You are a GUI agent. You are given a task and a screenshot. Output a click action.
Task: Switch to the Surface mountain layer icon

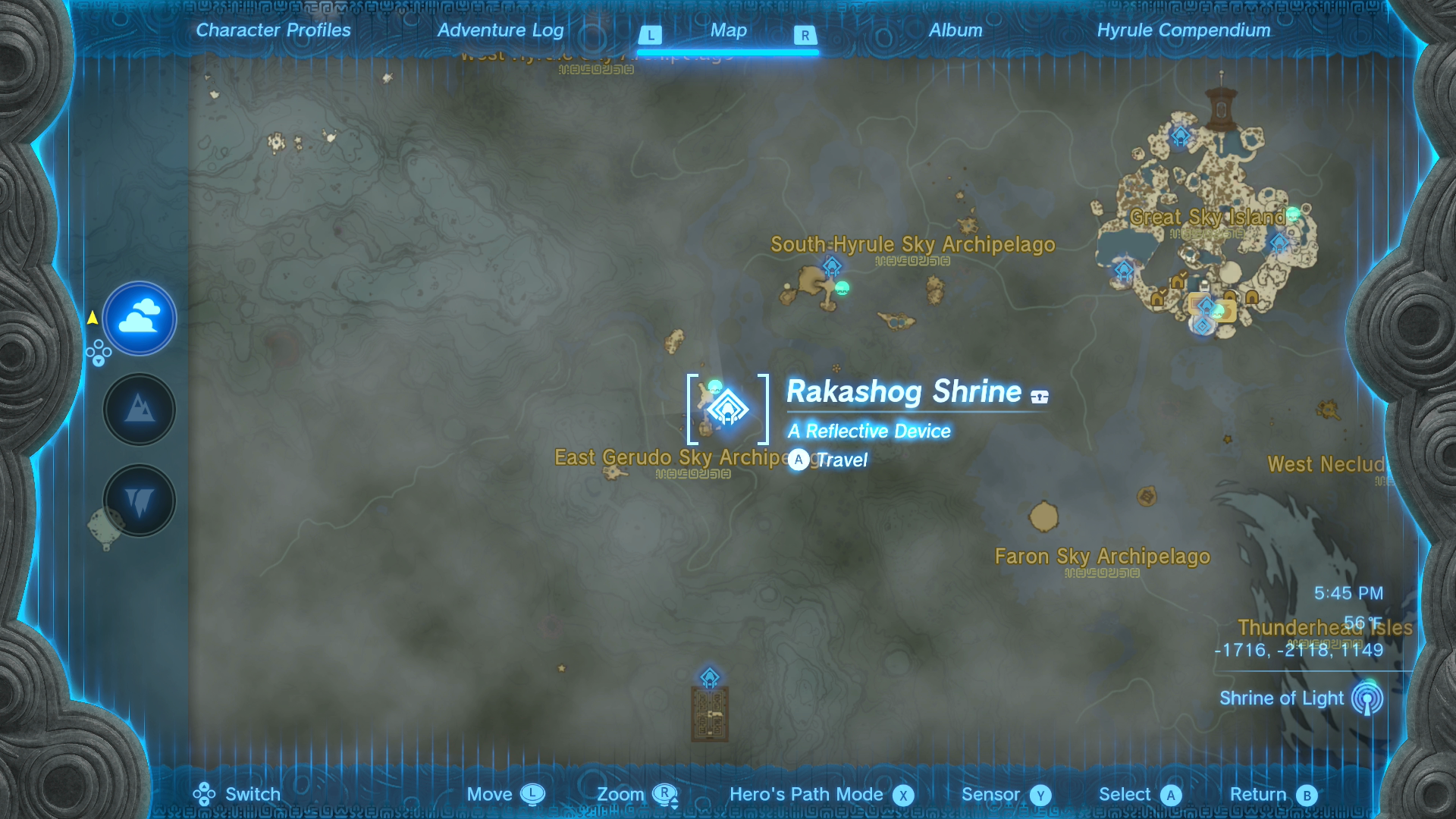pos(140,409)
